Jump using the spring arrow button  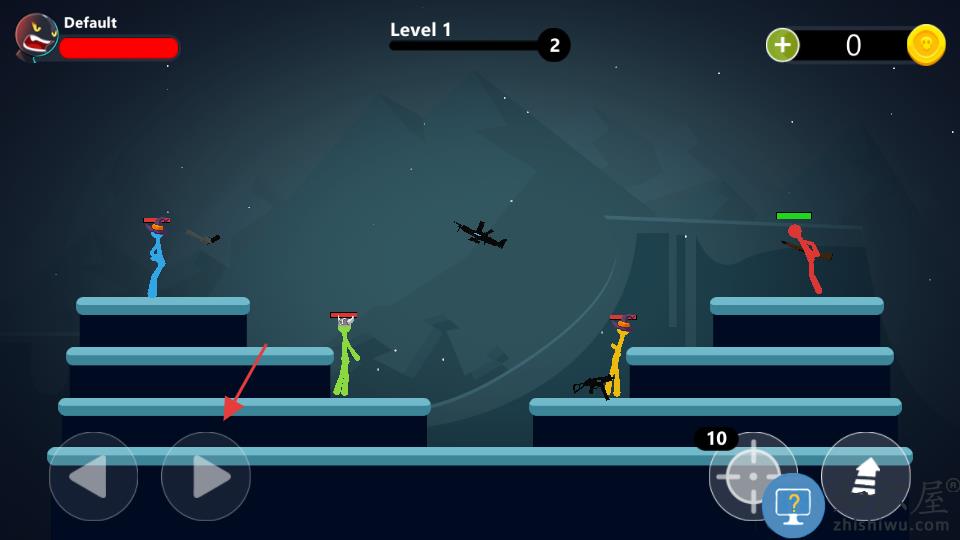(x=865, y=477)
